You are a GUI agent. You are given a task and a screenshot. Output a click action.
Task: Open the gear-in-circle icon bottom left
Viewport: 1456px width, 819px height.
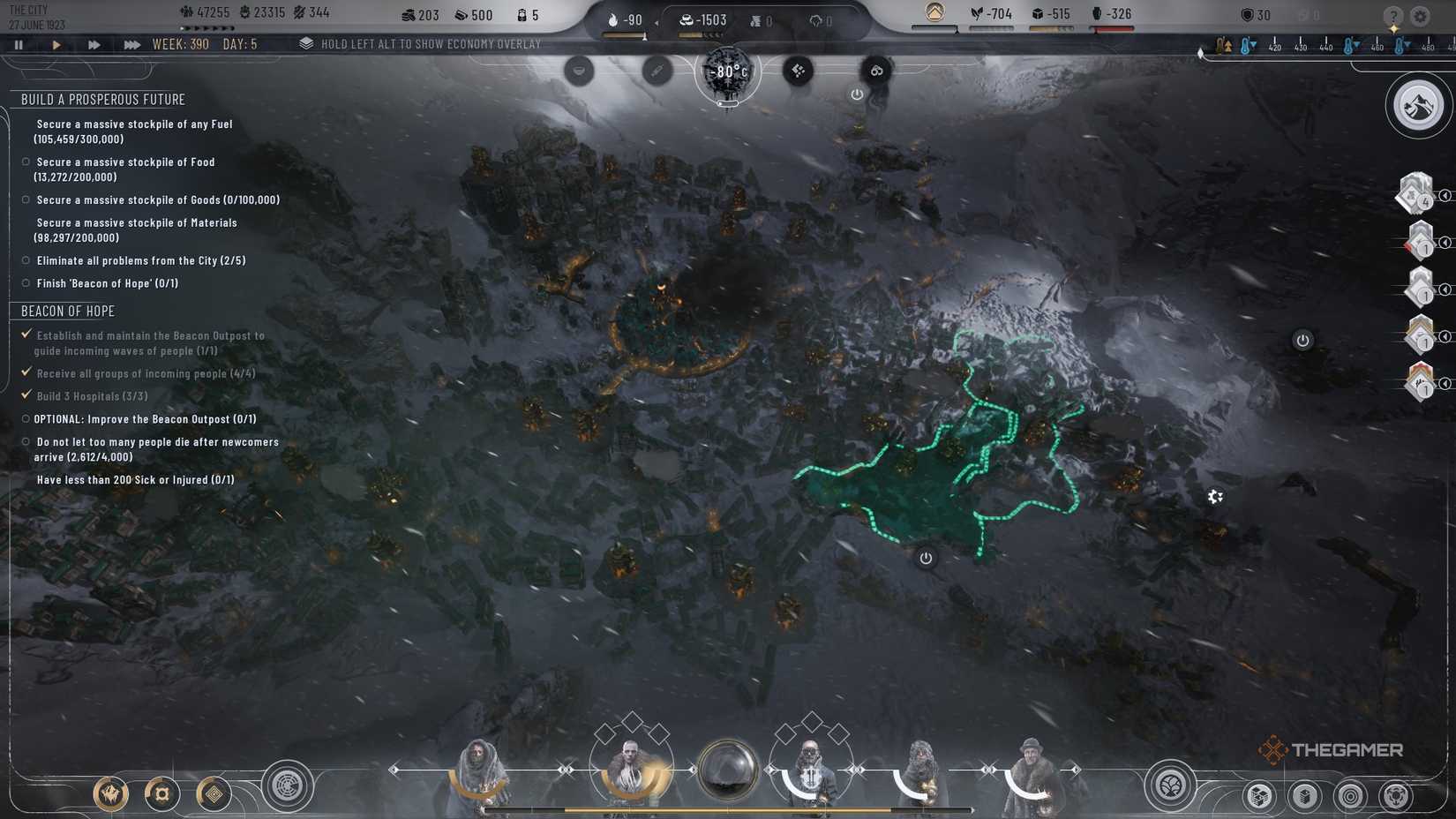coord(161,793)
